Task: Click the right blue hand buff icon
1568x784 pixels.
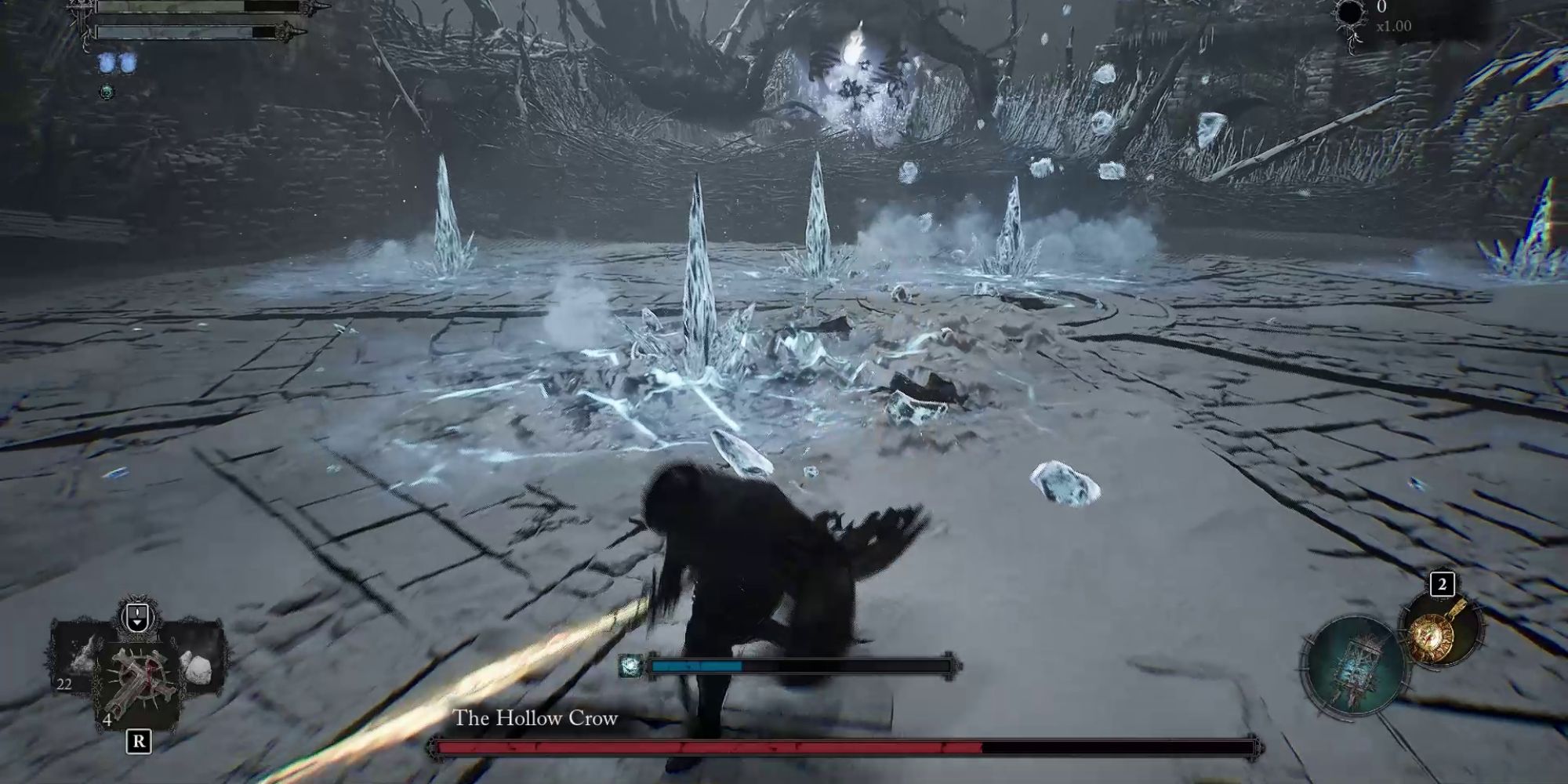Action: tap(129, 64)
